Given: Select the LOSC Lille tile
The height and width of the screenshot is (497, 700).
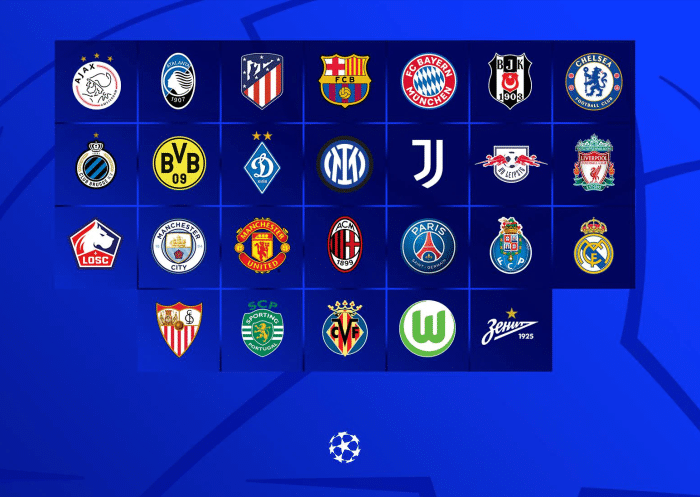Looking at the screenshot, I should click(96, 247).
